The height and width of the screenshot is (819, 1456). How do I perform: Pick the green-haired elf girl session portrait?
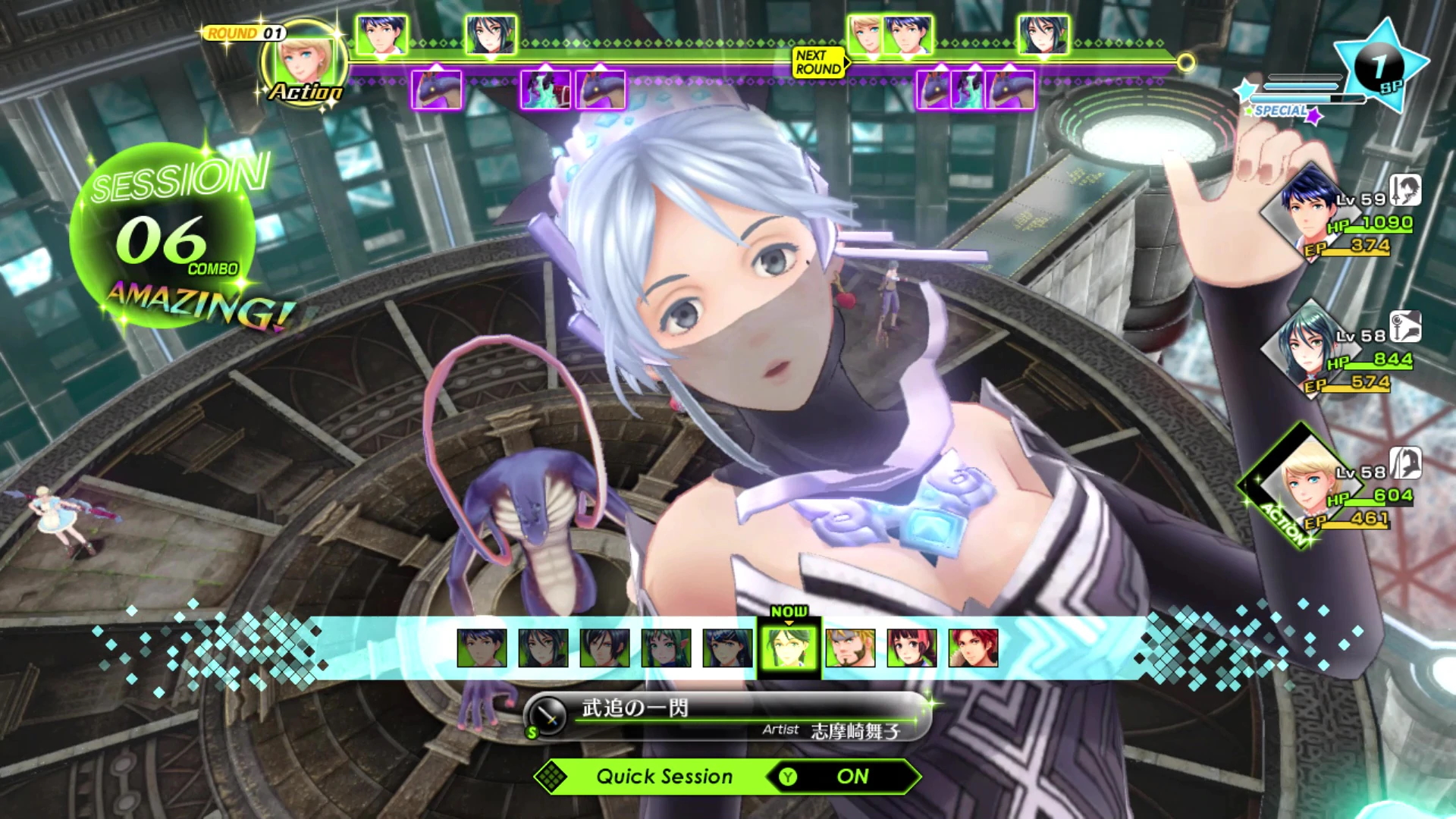pyautogui.click(x=666, y=648)
